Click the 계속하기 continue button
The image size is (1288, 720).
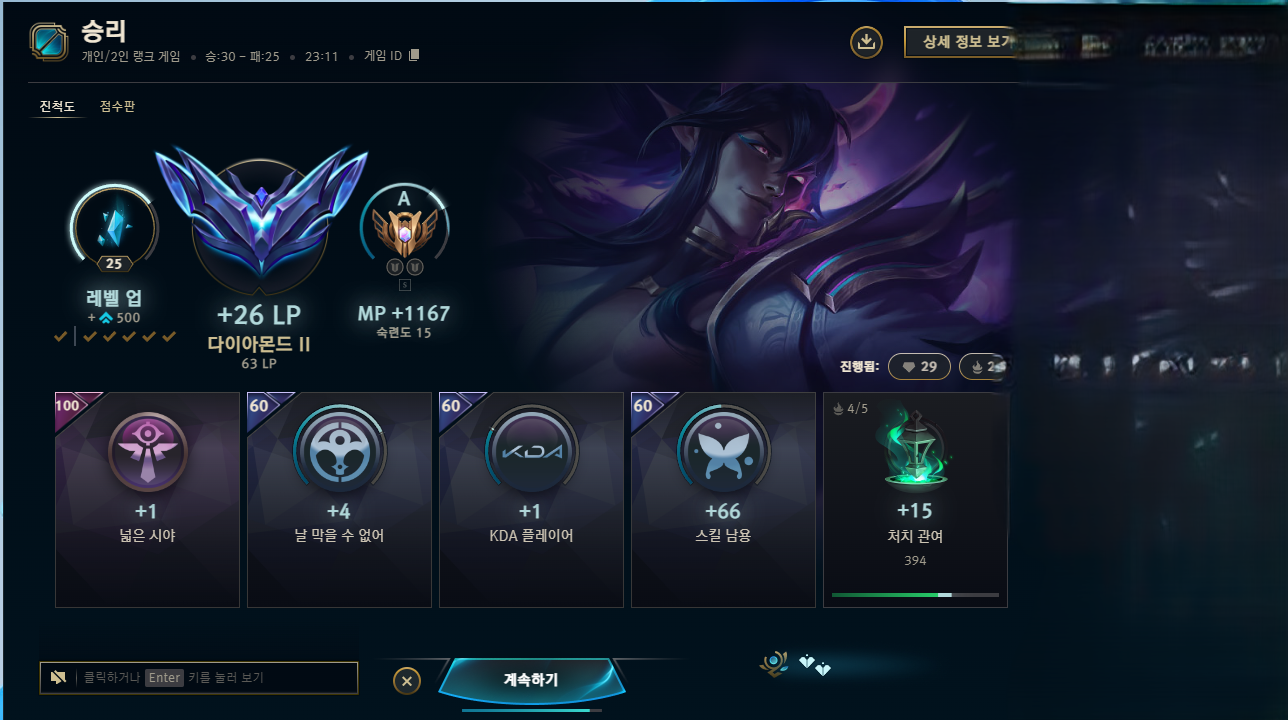531,681
